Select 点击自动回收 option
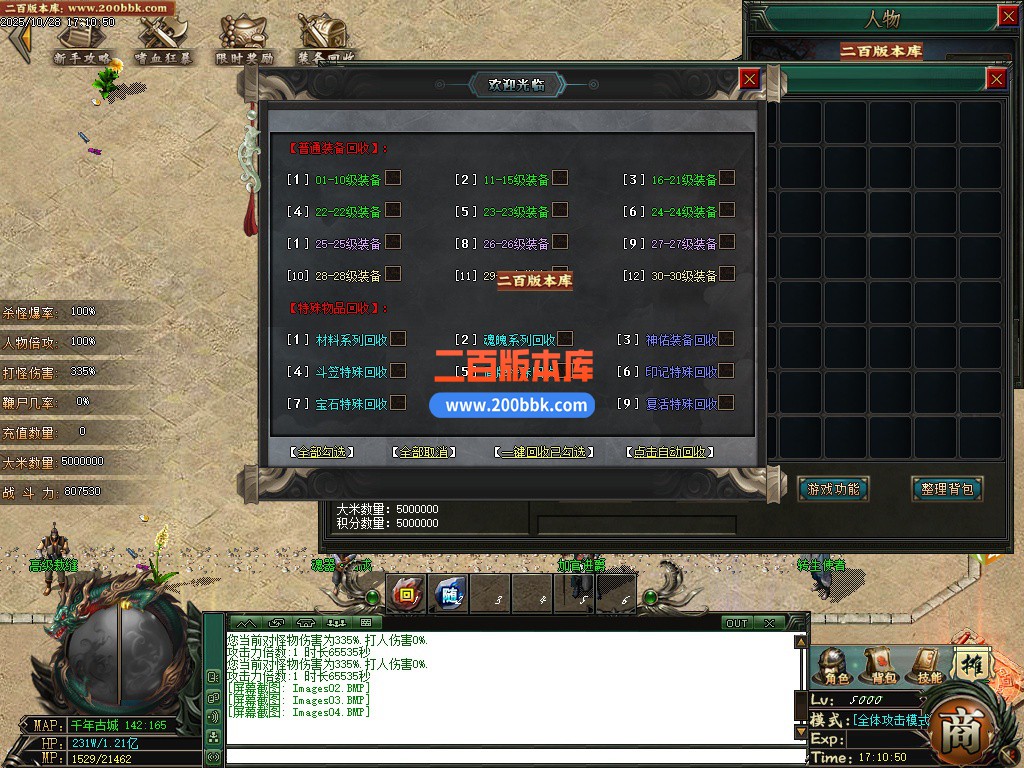Viewport: 1024px width, 768px height. pos(669,452)
